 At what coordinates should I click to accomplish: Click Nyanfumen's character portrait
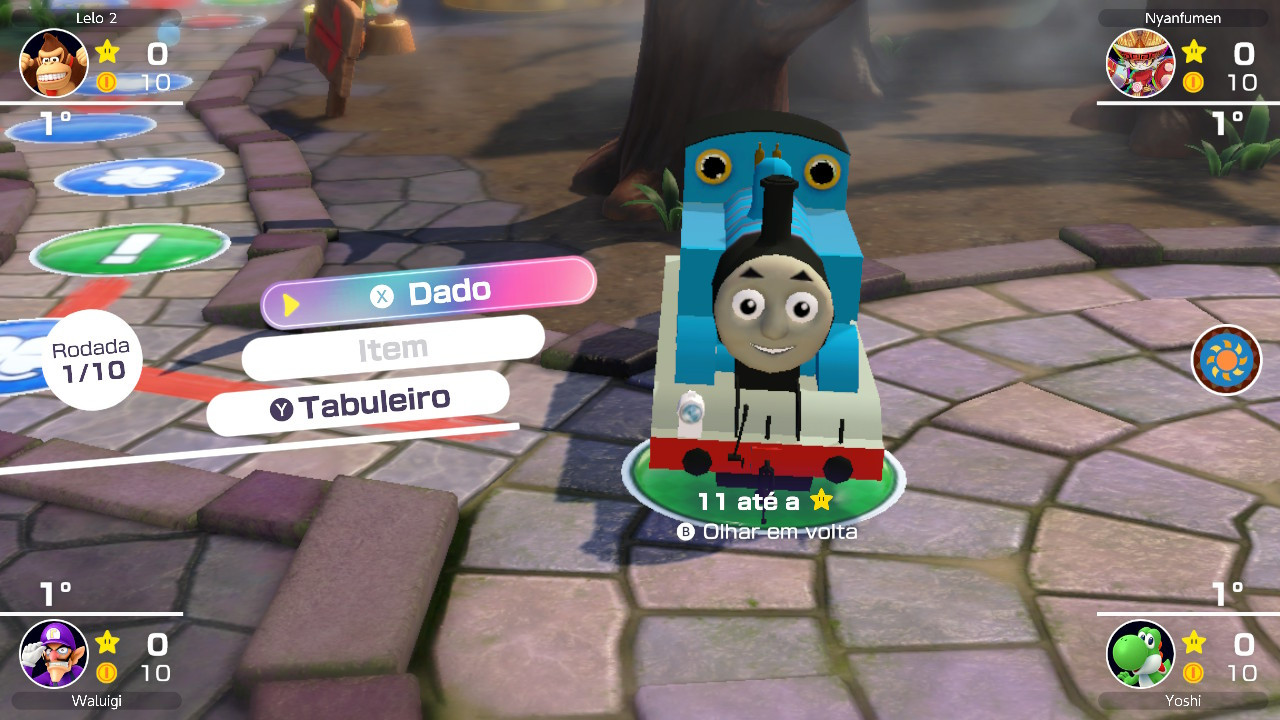pyautogui.click(x=1140, y=63)
